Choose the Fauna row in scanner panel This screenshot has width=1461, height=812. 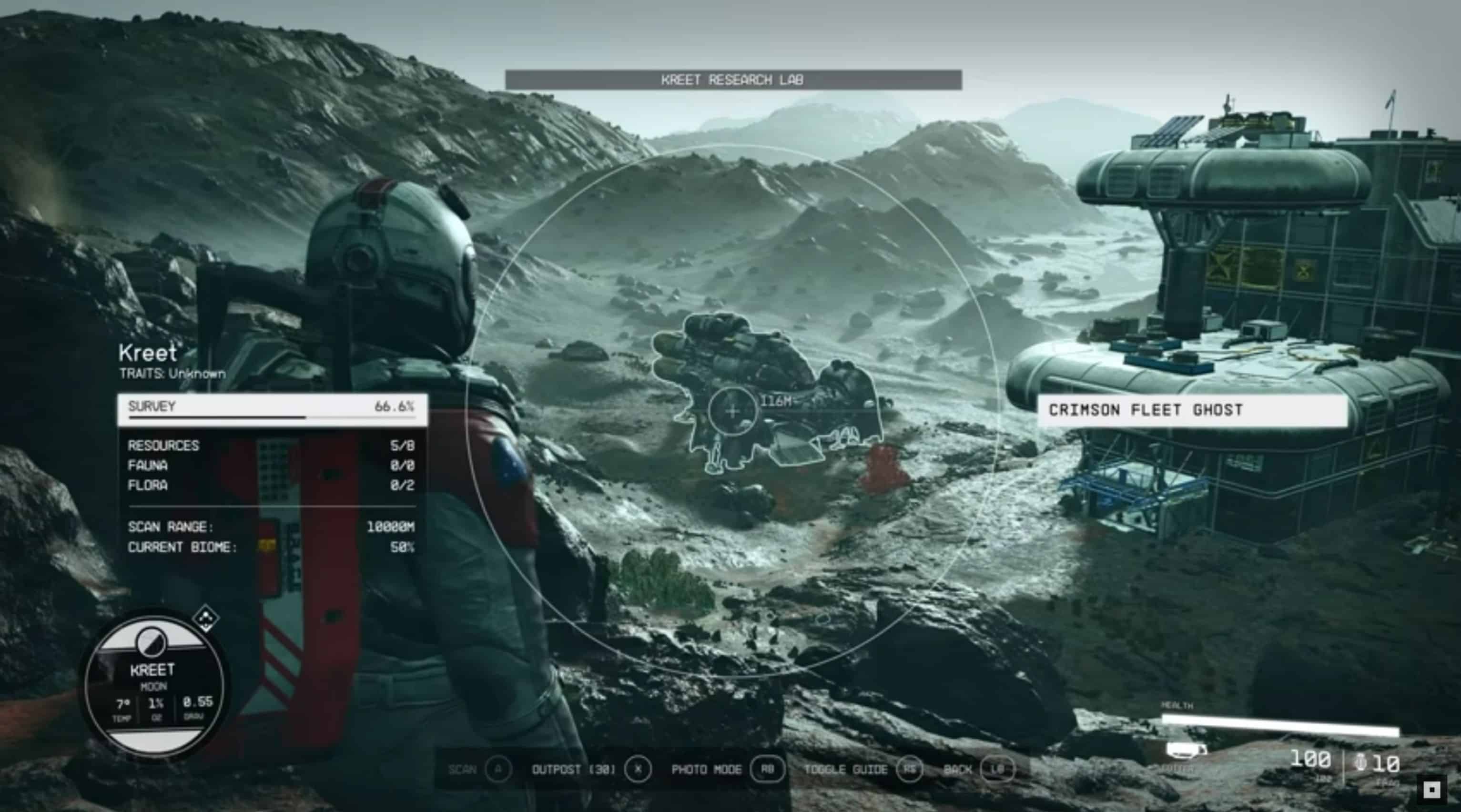(x=271, y=466)
